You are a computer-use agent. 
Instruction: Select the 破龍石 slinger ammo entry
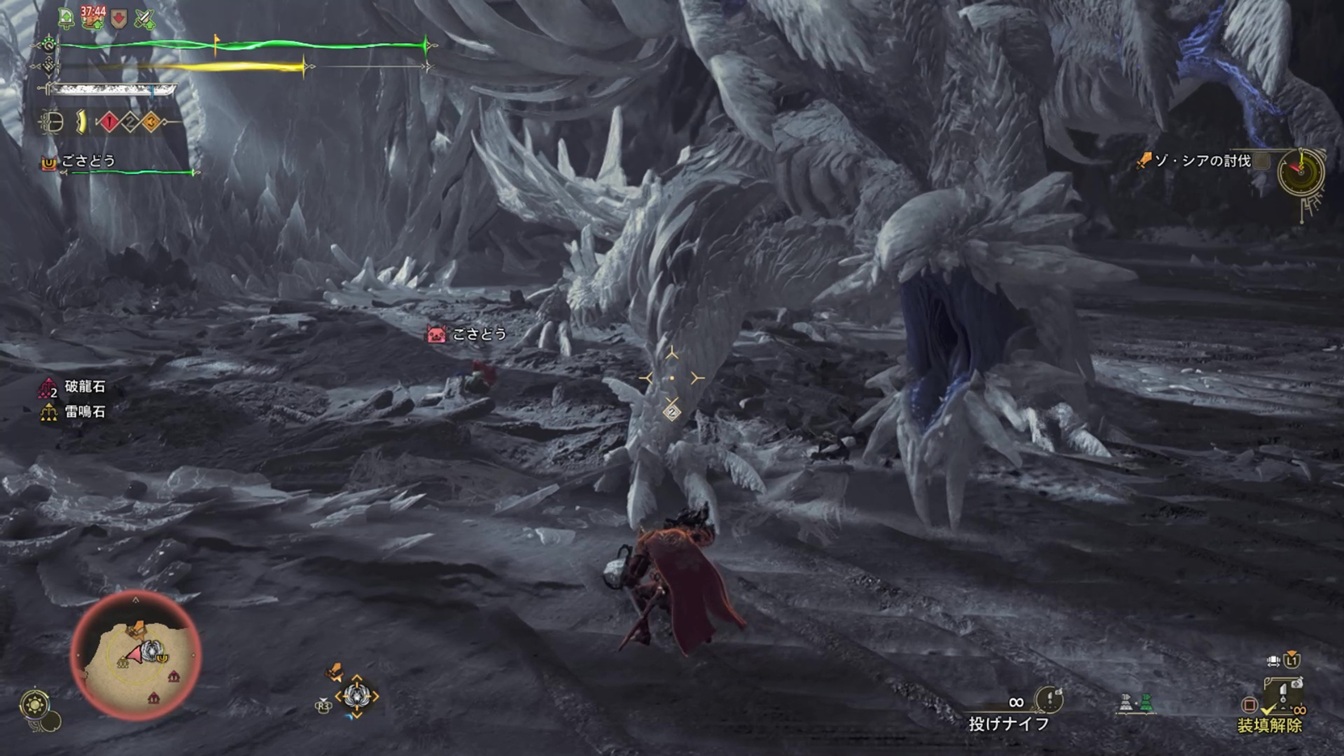84,388
